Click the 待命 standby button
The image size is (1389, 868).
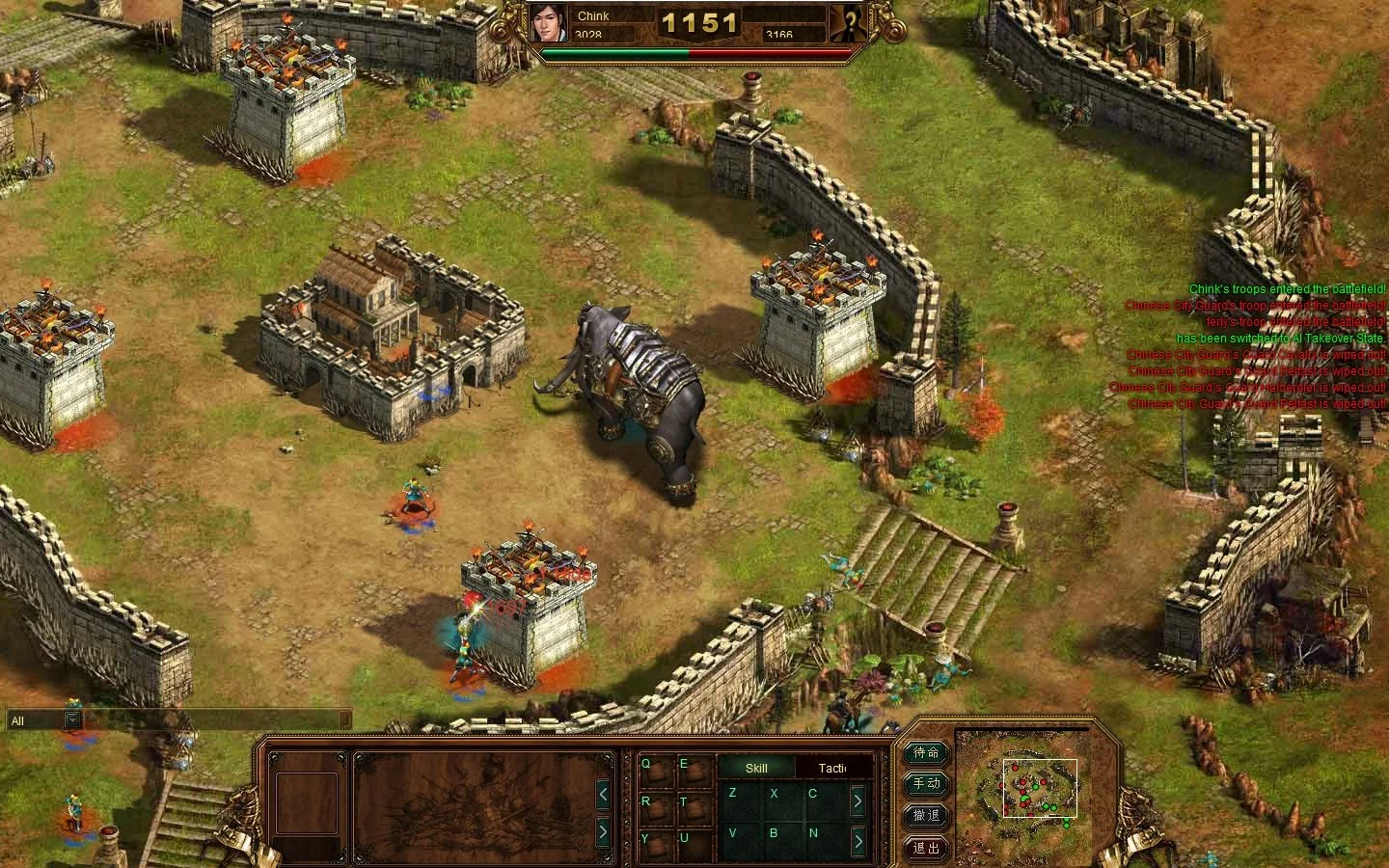tap(926, 752)
